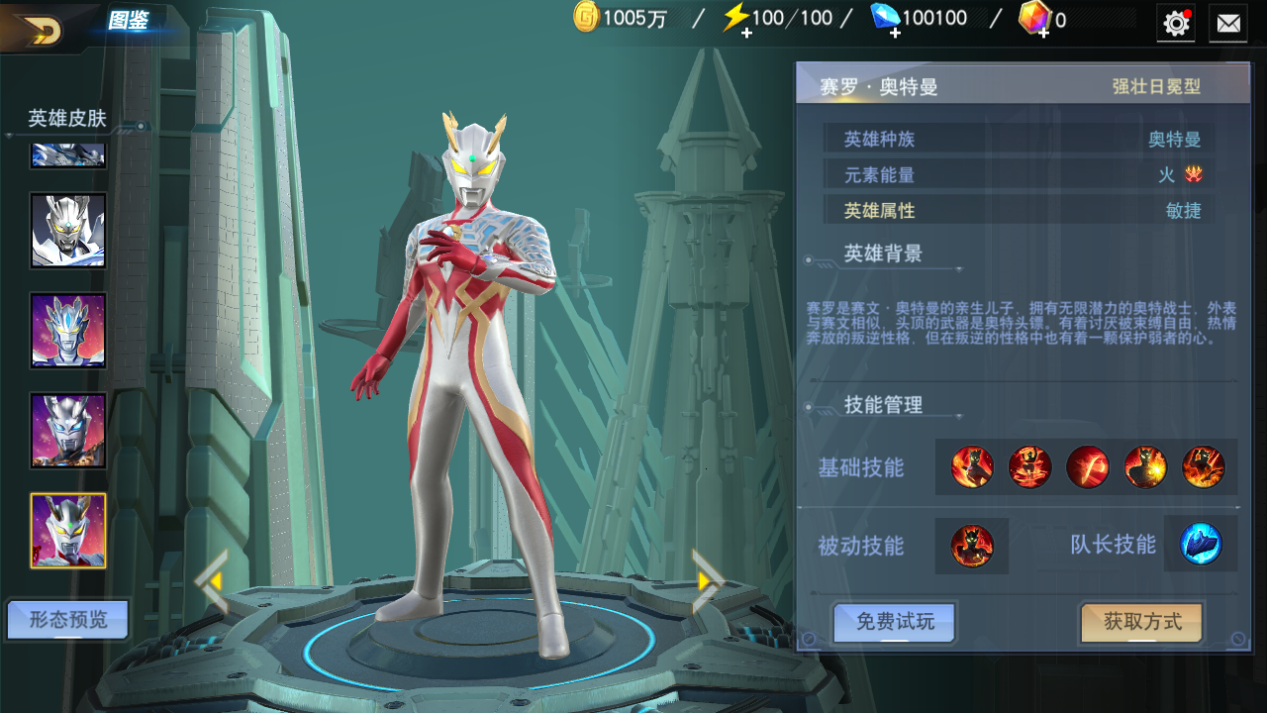View the red slash basic skill icon
Screen dimensions: 1267x713
1087,467
